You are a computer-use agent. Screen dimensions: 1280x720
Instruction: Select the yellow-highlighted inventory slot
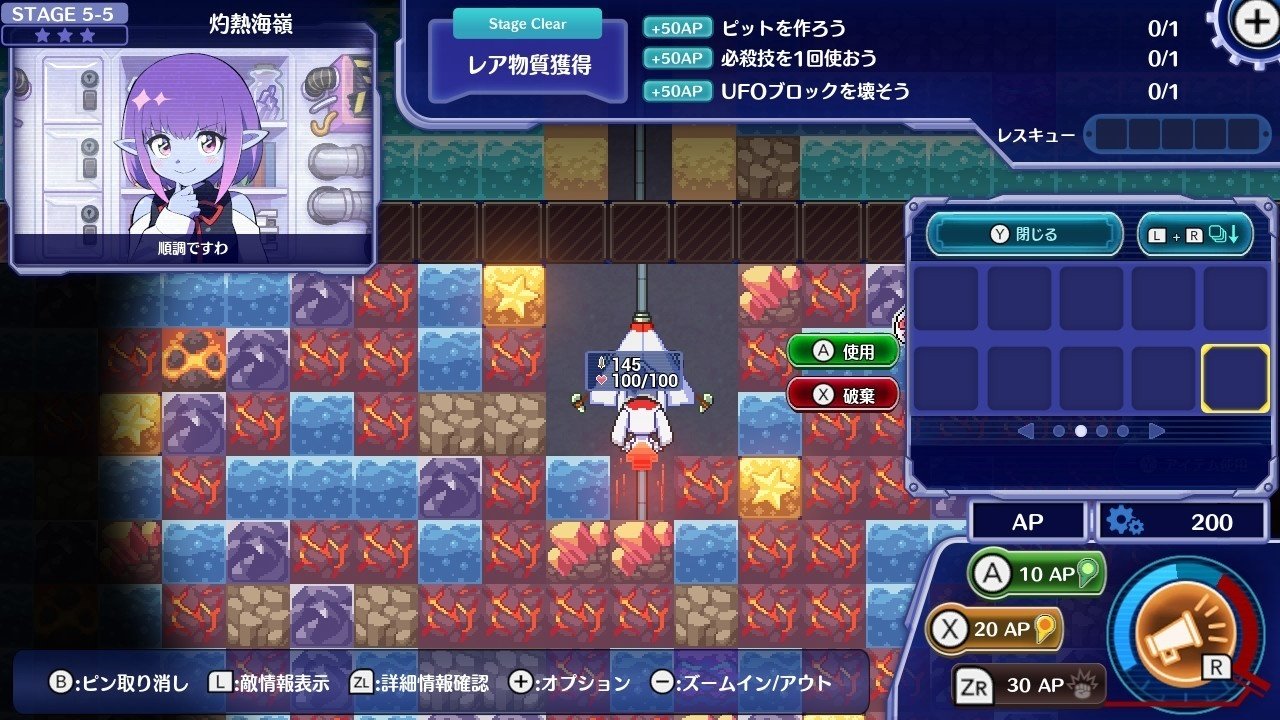click(1234, 378)
